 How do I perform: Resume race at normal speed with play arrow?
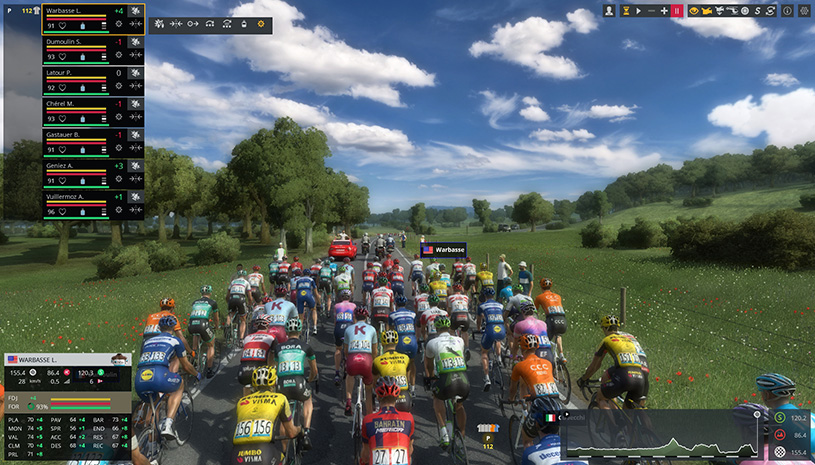coord(638,10)
